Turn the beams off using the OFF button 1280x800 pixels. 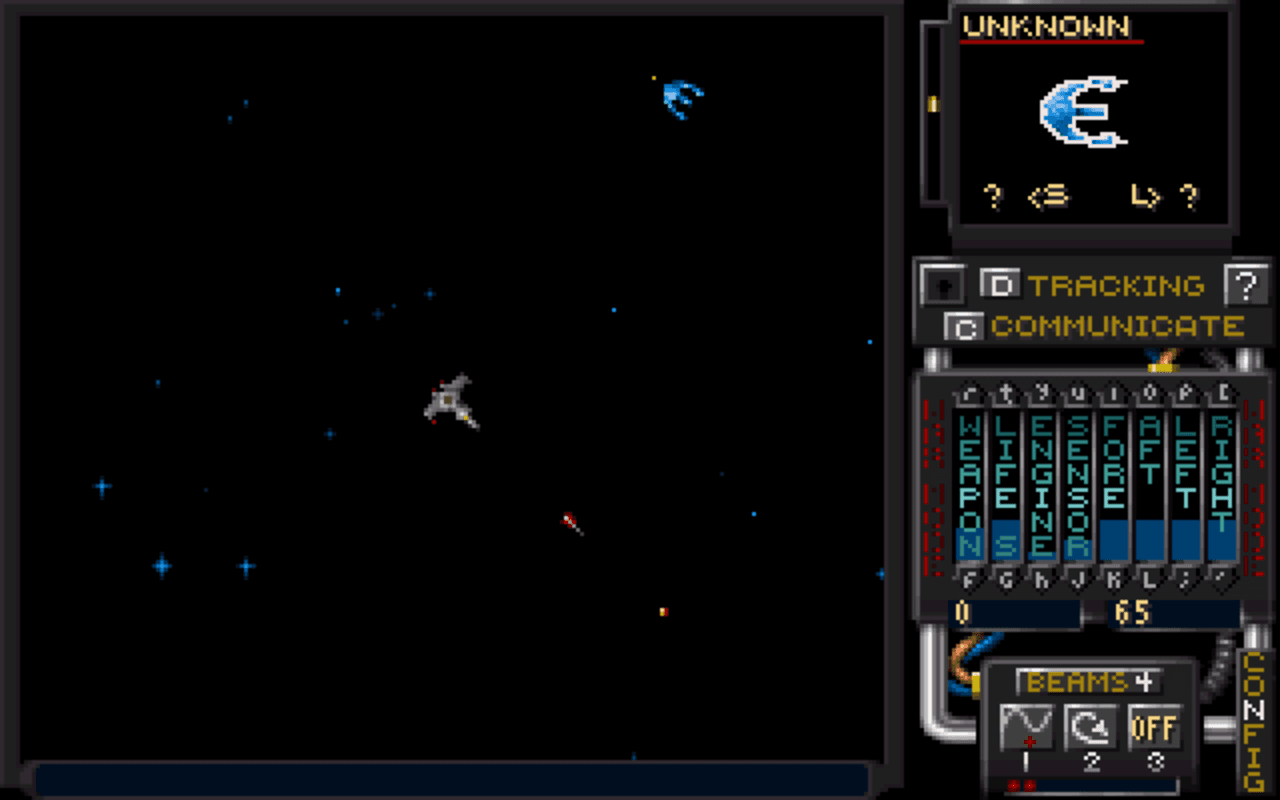1156,729
